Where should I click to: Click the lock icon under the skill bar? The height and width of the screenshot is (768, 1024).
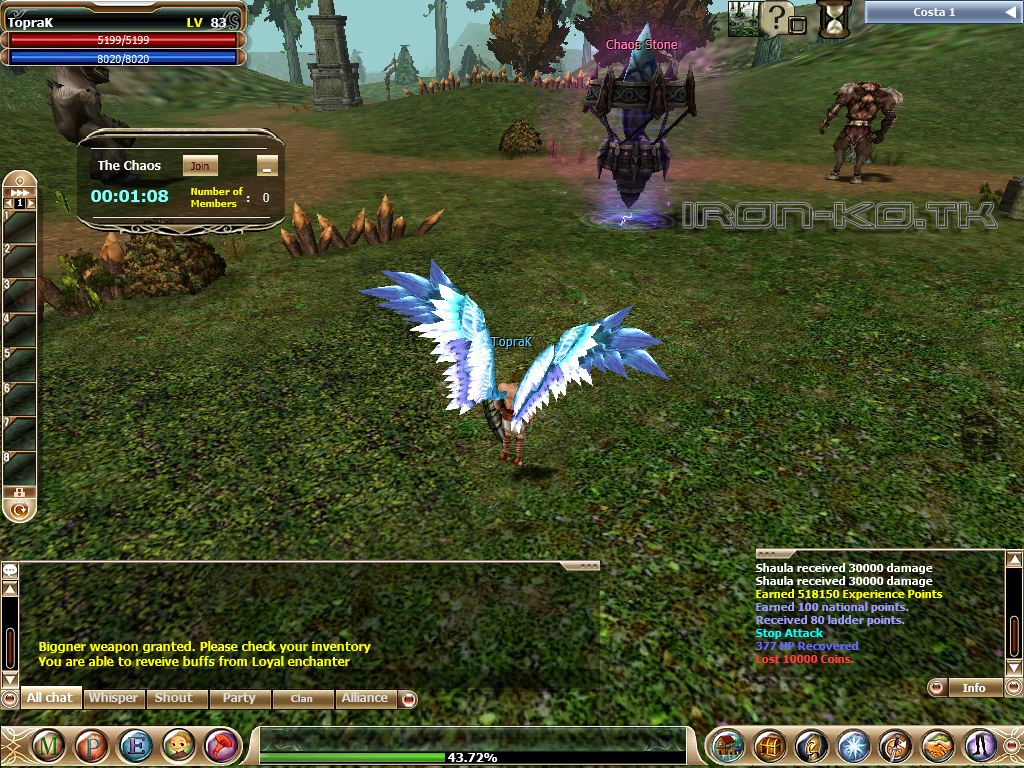coord(19,492)
